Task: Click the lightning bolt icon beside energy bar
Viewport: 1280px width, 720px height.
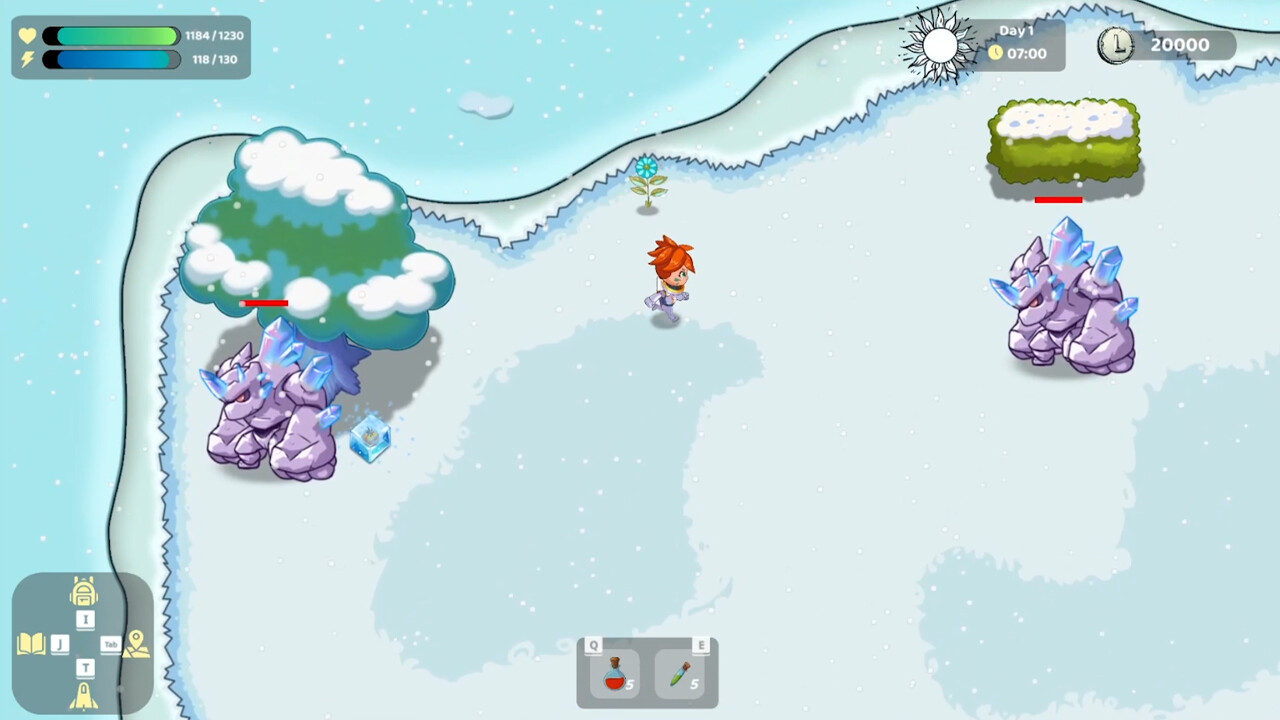Action: coord(27,58)
